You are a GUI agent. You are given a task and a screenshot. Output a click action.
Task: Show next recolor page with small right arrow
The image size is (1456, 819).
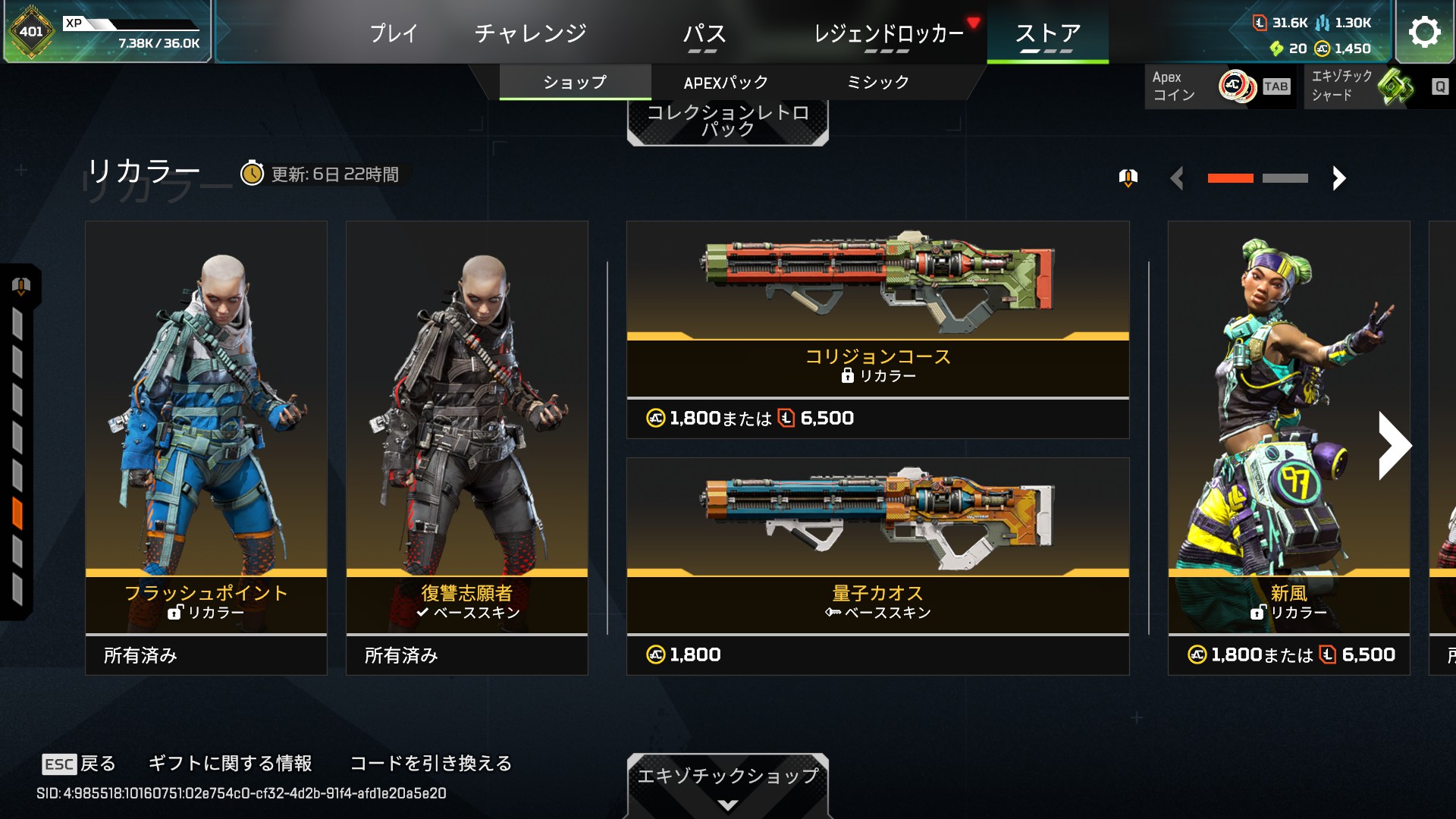(x=1338, y=178)
